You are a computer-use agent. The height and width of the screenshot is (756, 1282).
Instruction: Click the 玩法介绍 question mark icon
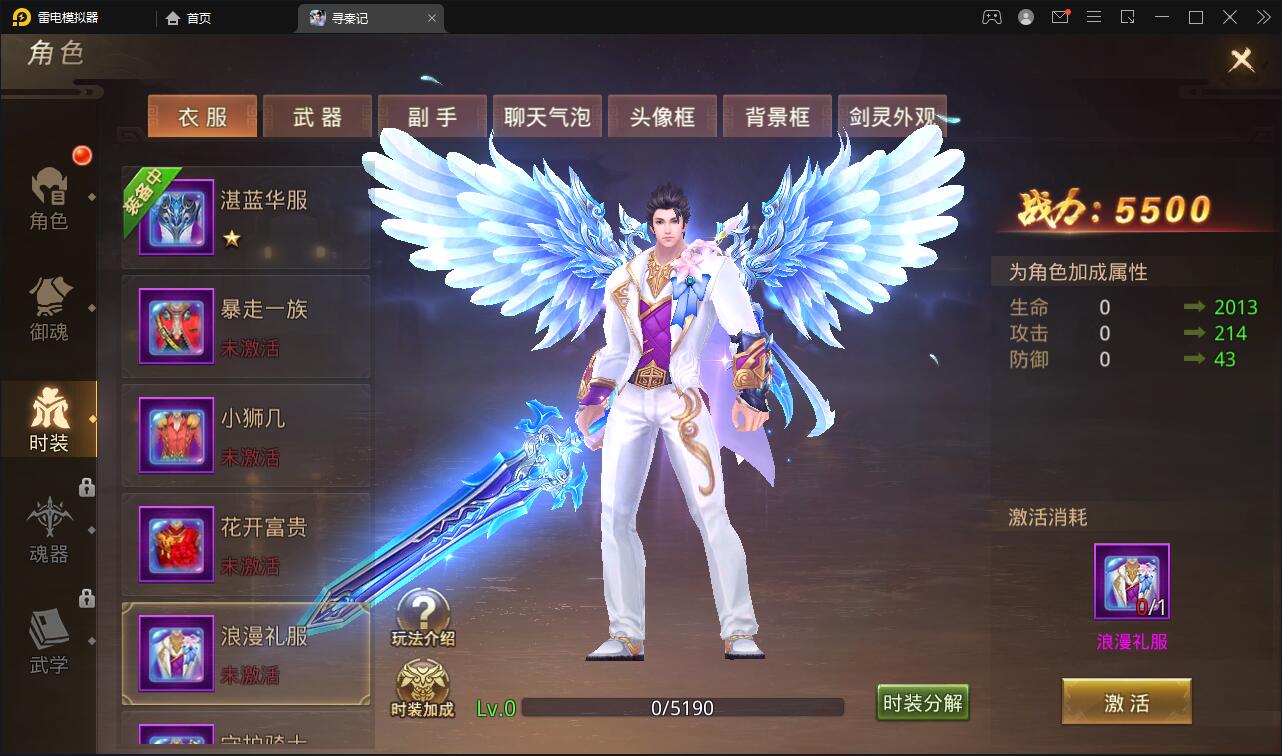point(423,608)
